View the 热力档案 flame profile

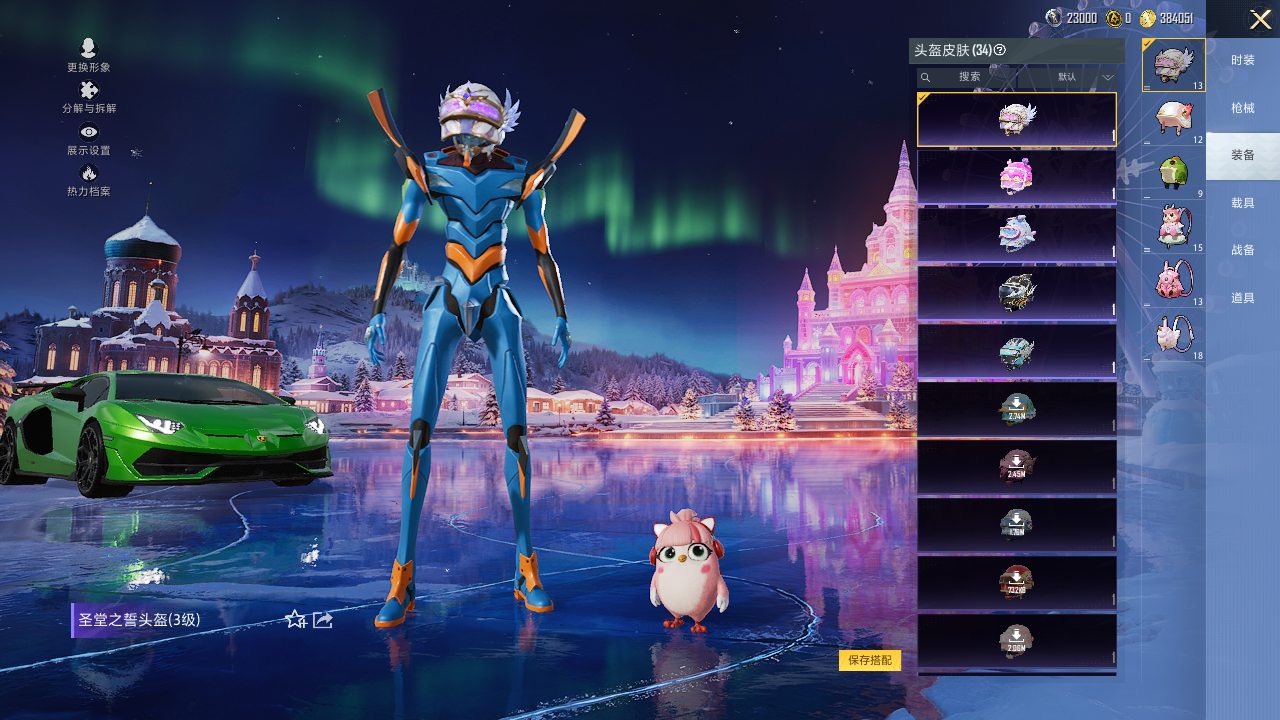click(x=89, y=180)
